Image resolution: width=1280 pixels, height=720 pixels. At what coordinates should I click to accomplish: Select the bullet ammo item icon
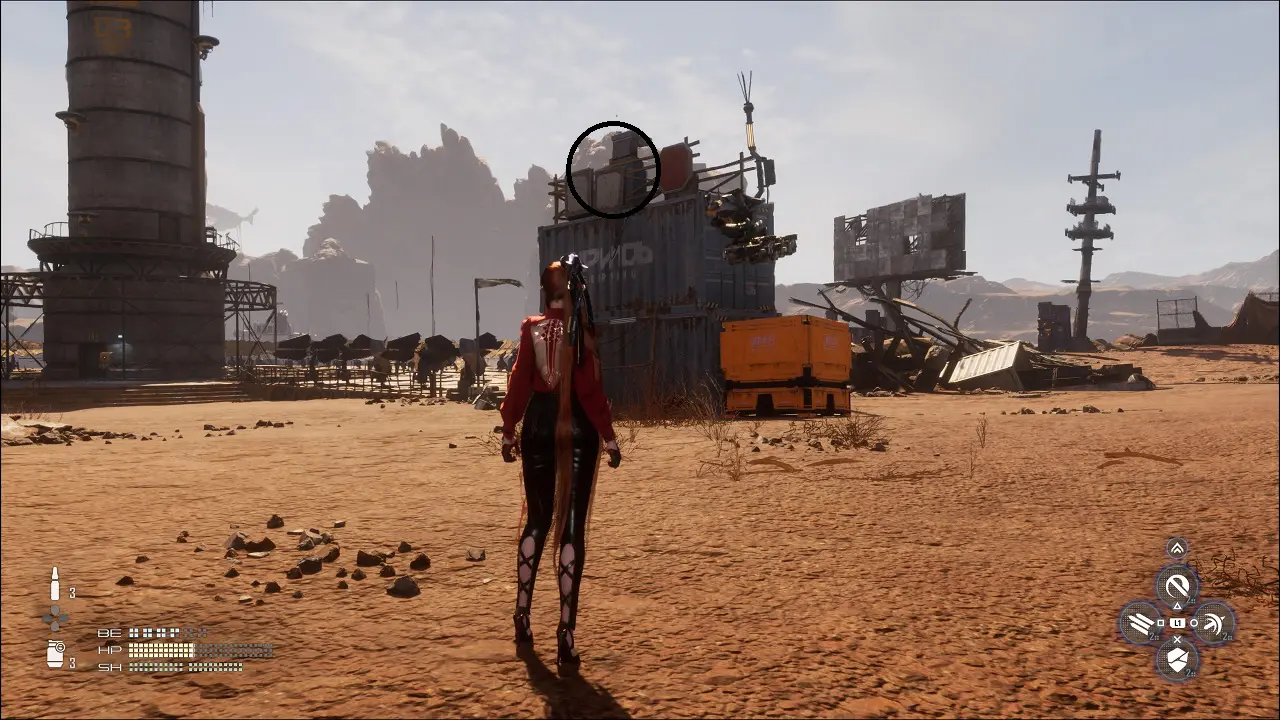click(x=55, y=583)
